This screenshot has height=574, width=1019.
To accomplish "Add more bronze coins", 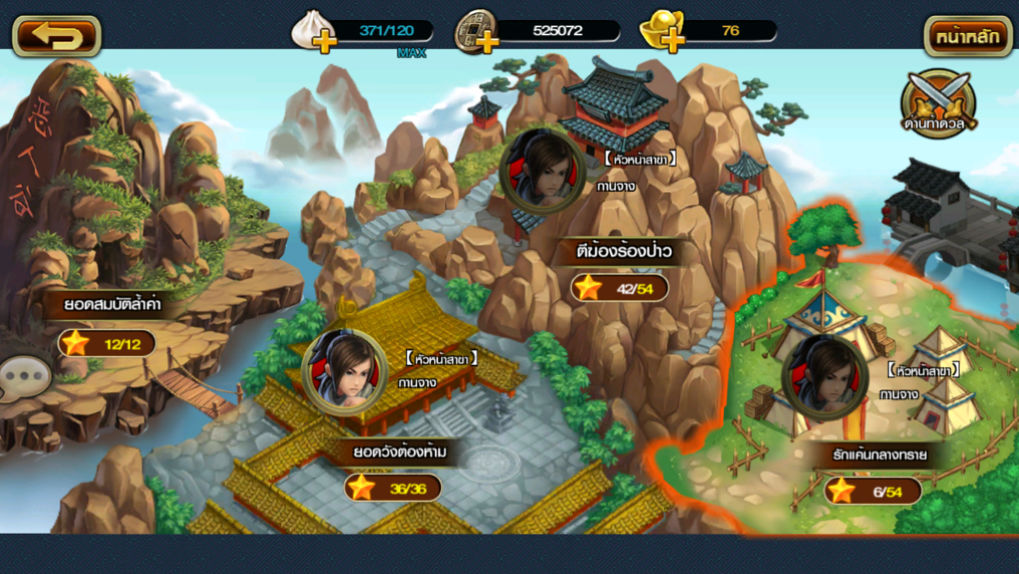I will (x=487, y=41).
